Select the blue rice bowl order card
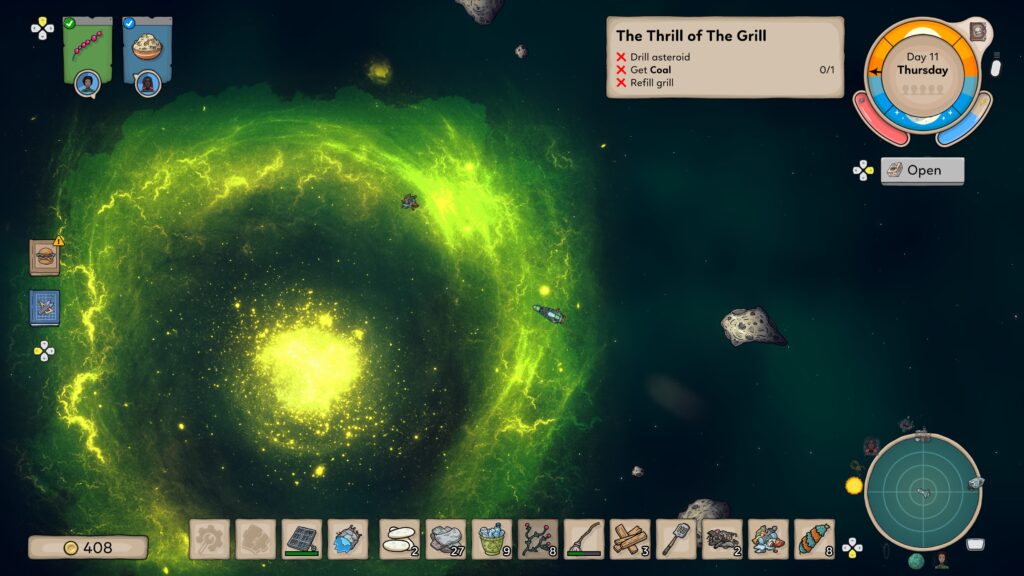This screenshot has height=576, width=1024. click(147, 48)
